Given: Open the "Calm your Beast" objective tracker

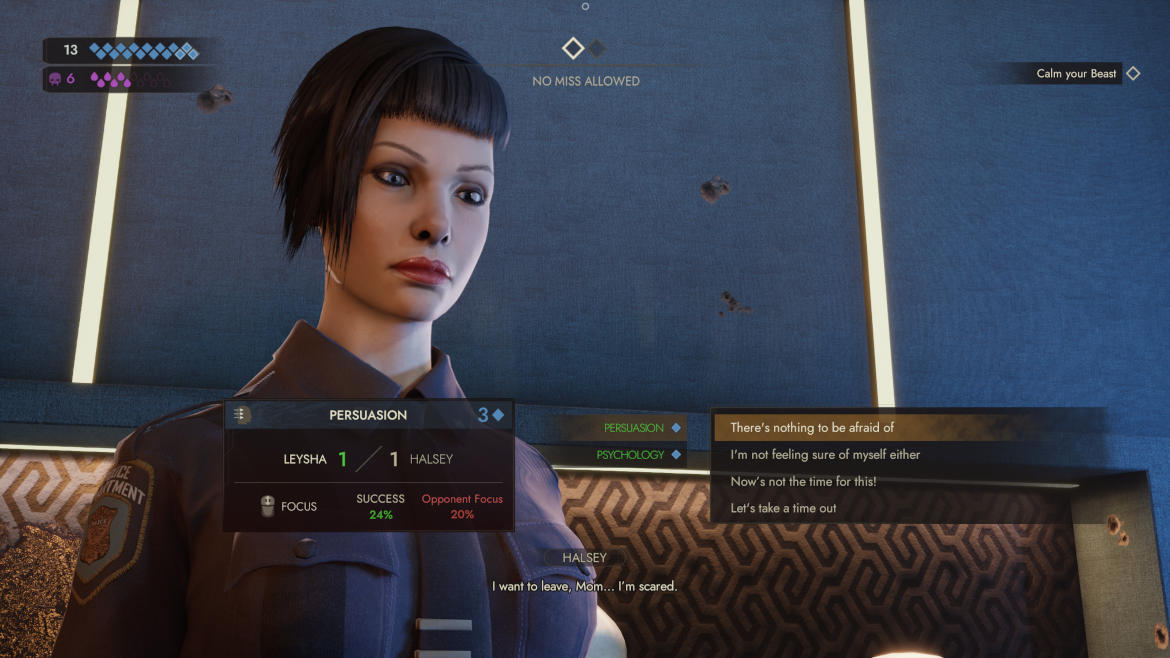Looking at the screenshot, I should pyautogui.click(x=1077, y=74).
